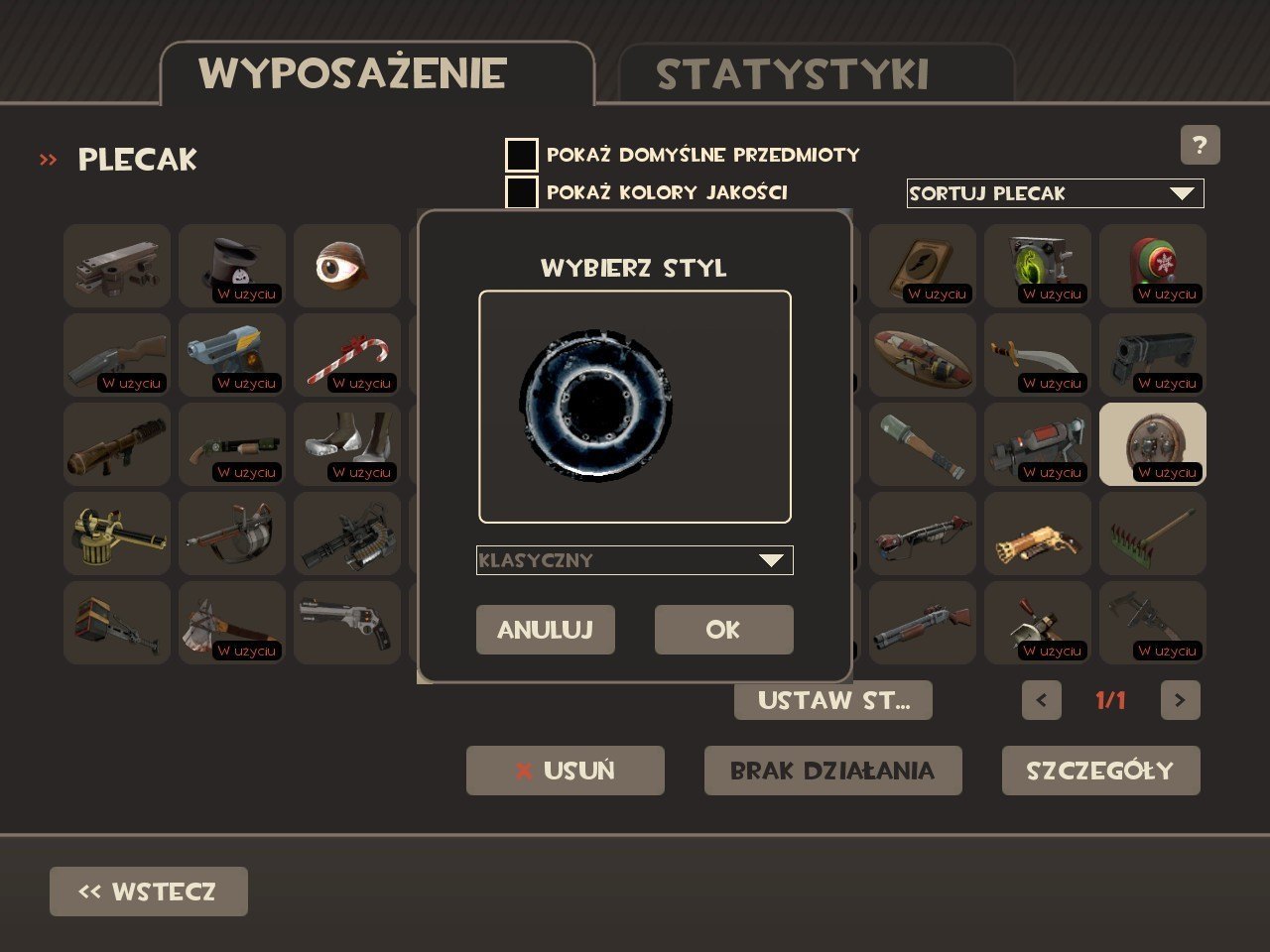Click the Brak działania button
Screen dimensions: 1270x952
[832, 771]
